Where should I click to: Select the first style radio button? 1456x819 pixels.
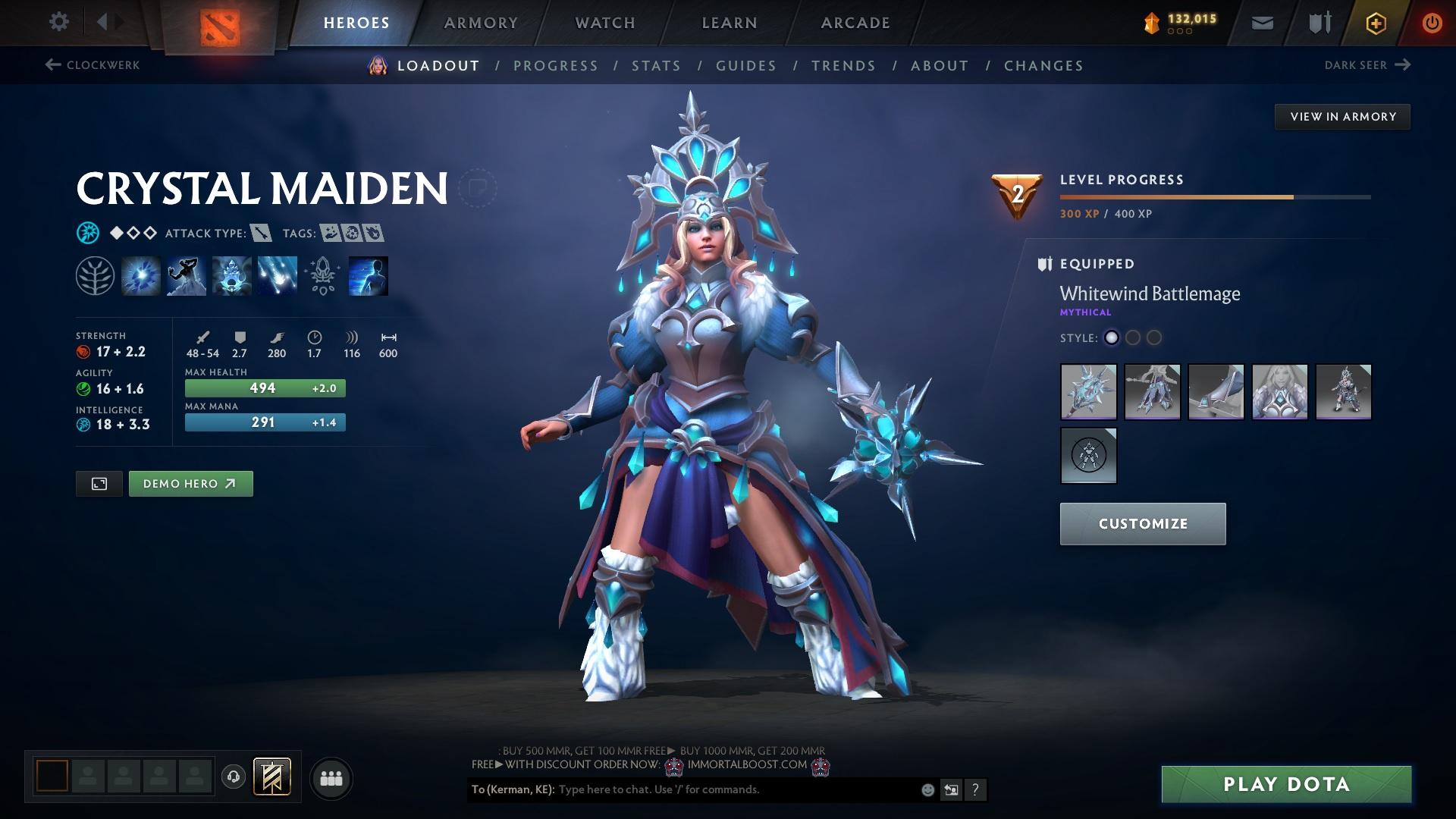pos(1111,338)
